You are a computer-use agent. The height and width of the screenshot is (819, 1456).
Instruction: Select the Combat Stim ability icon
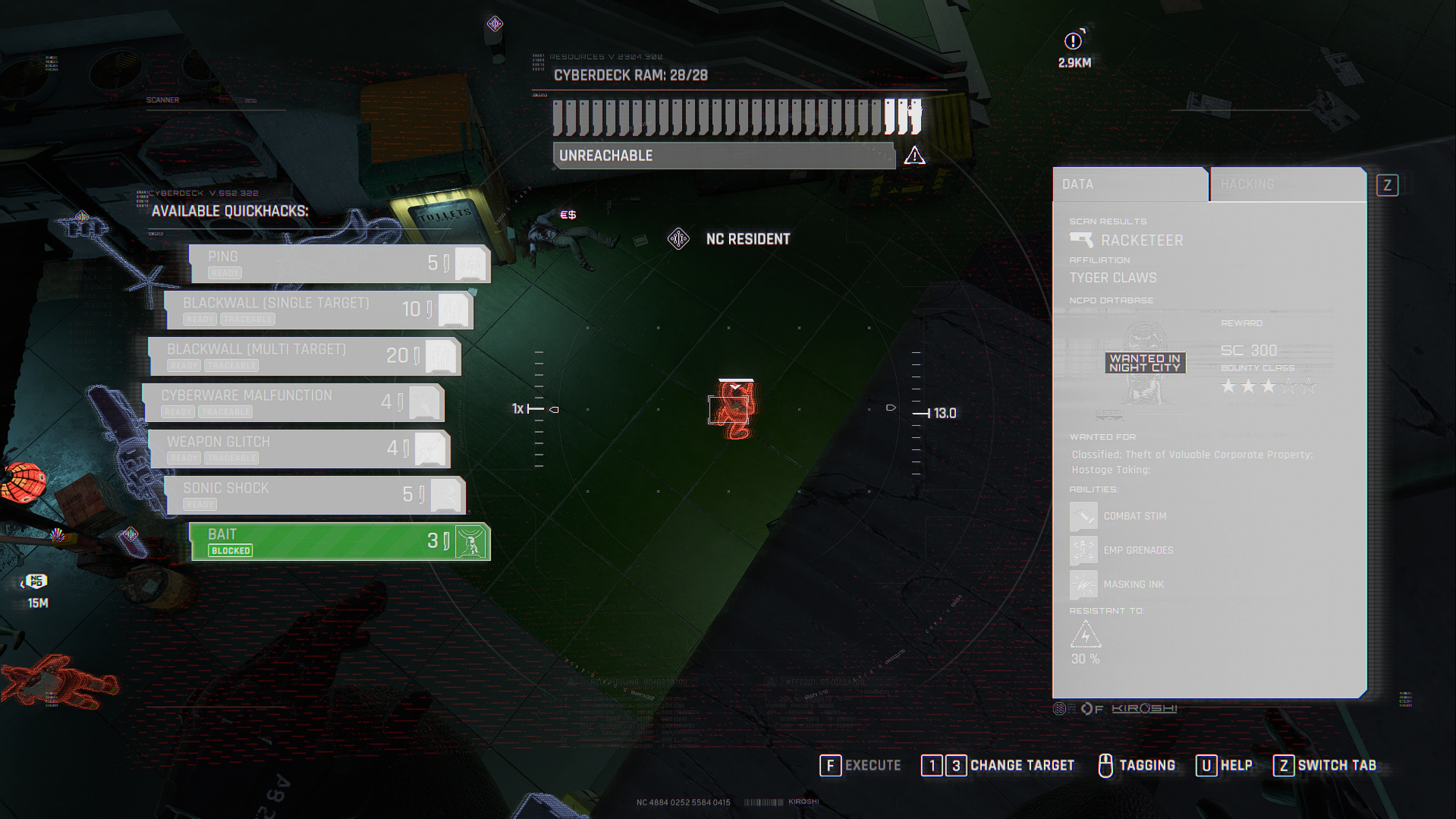point(1083,516)
